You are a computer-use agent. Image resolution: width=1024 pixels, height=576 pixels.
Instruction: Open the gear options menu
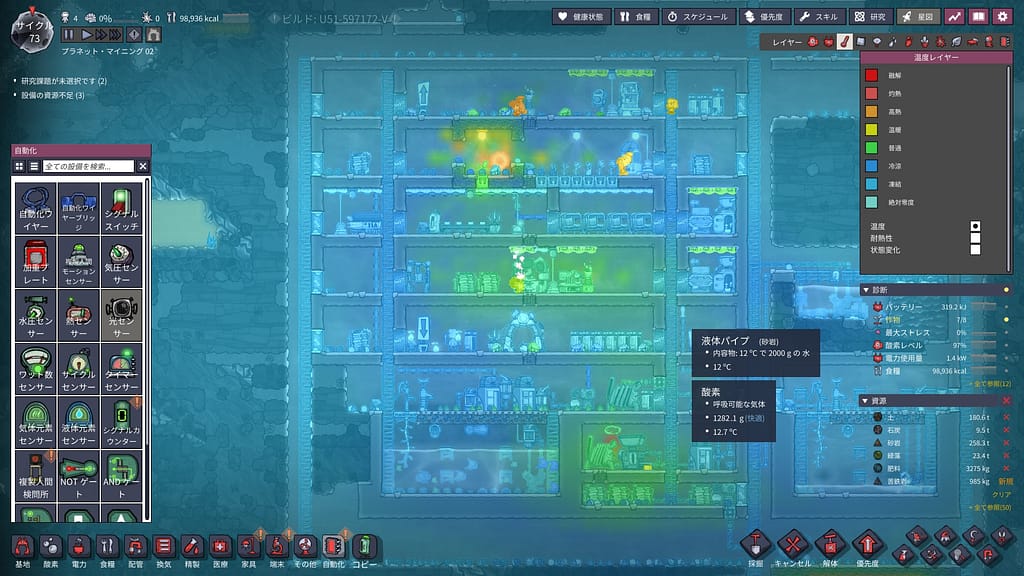1002,17
